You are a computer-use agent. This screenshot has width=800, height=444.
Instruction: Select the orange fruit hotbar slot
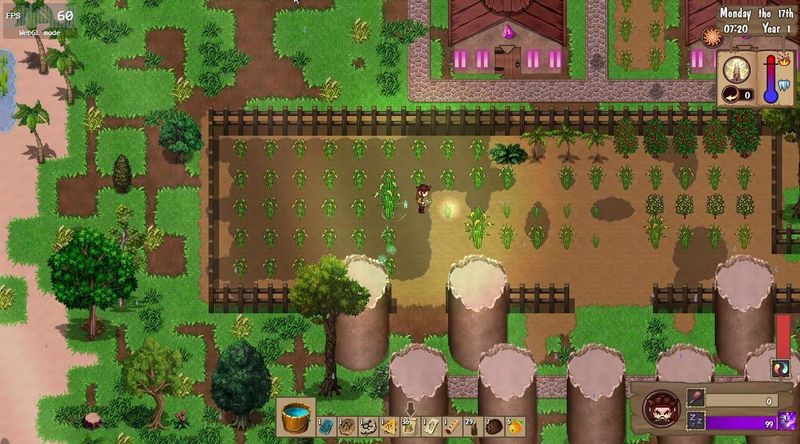[x=514, y=427]
